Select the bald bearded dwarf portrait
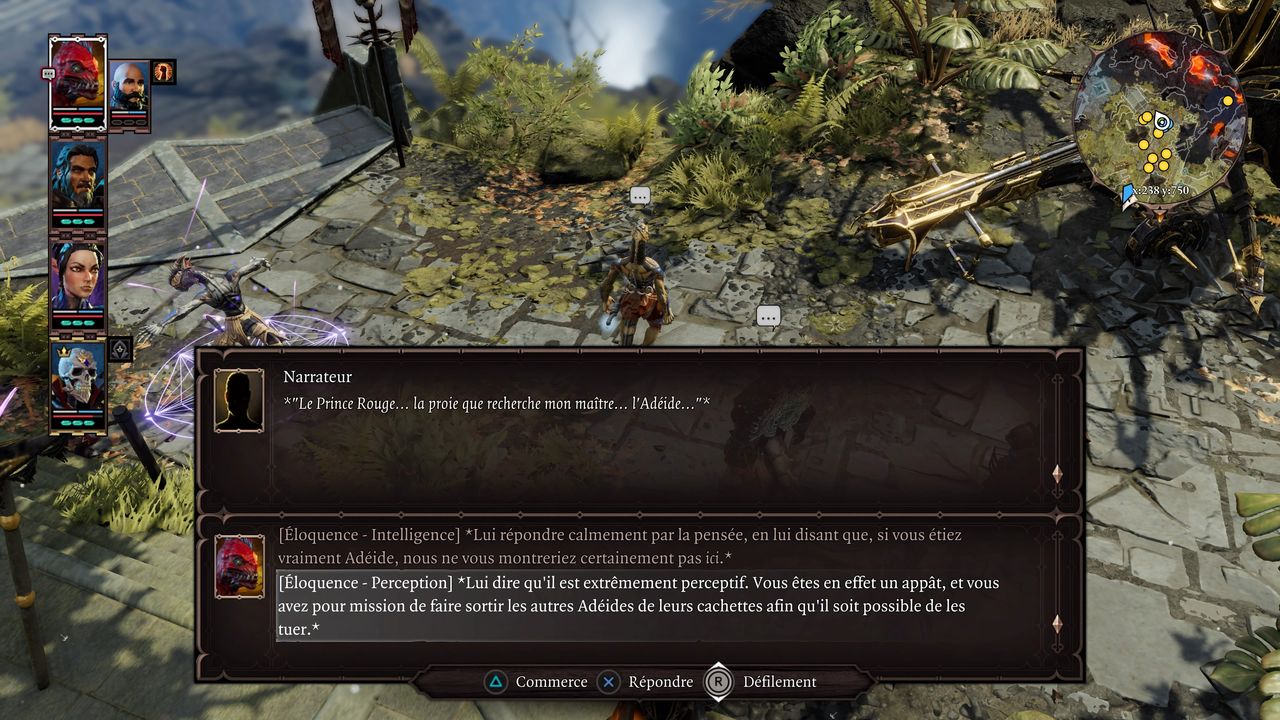The image size is (1280, 720). click(x=129, y=88)
